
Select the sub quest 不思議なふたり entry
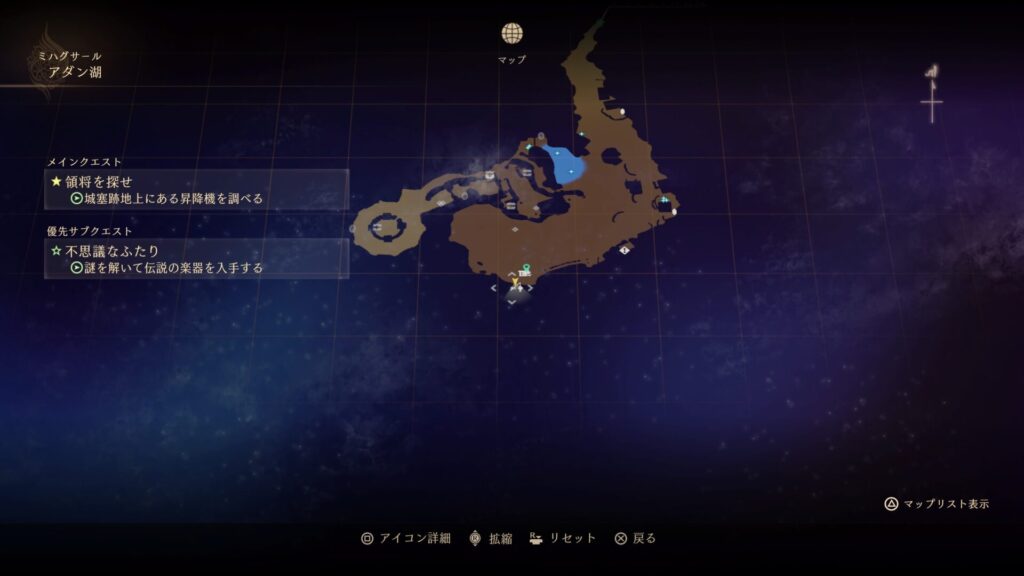point(197,258)
